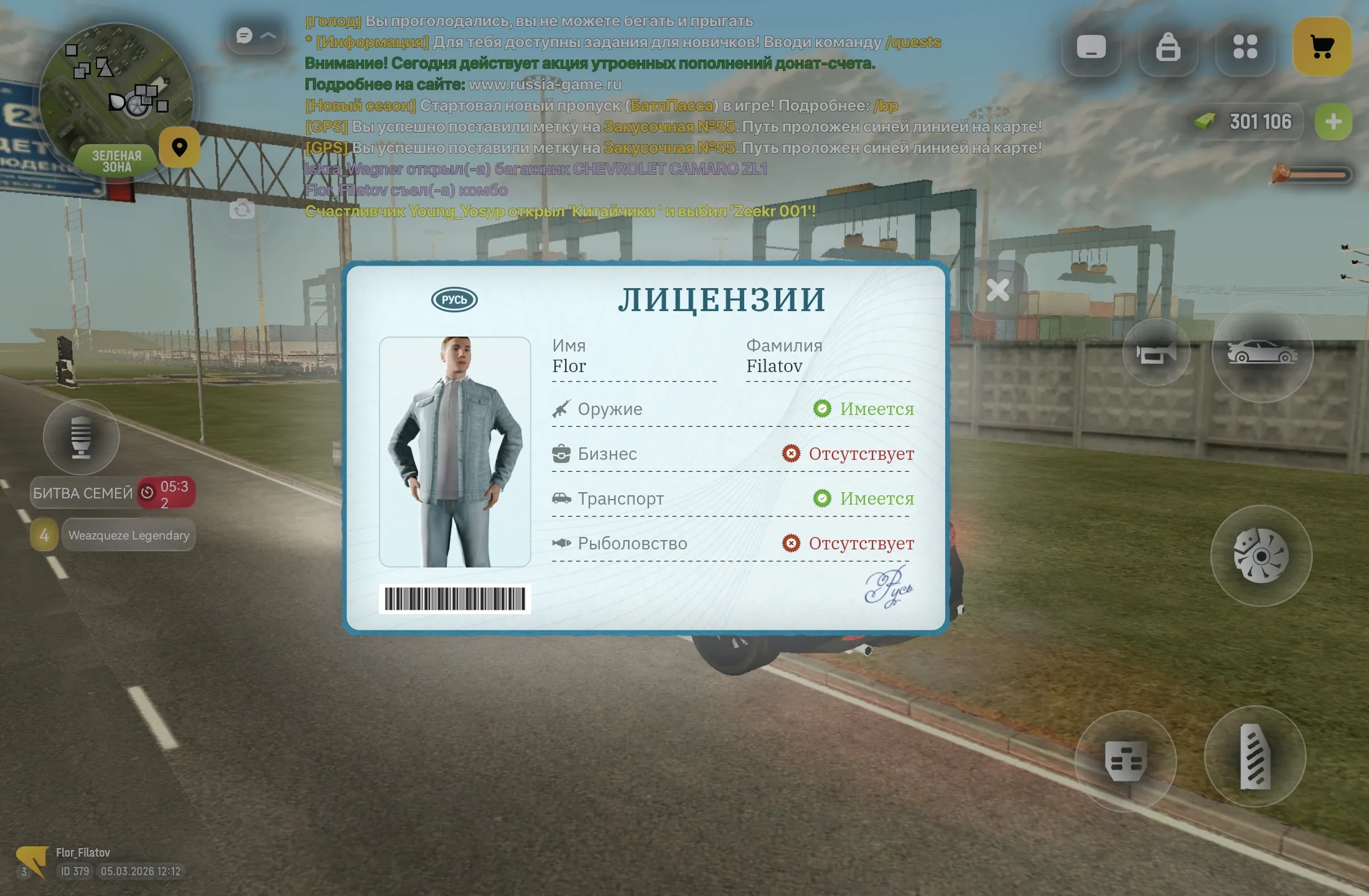The image size is (1369, 896).
Task: Click the /quests command link in chat
Action: [x=913, y=42]
